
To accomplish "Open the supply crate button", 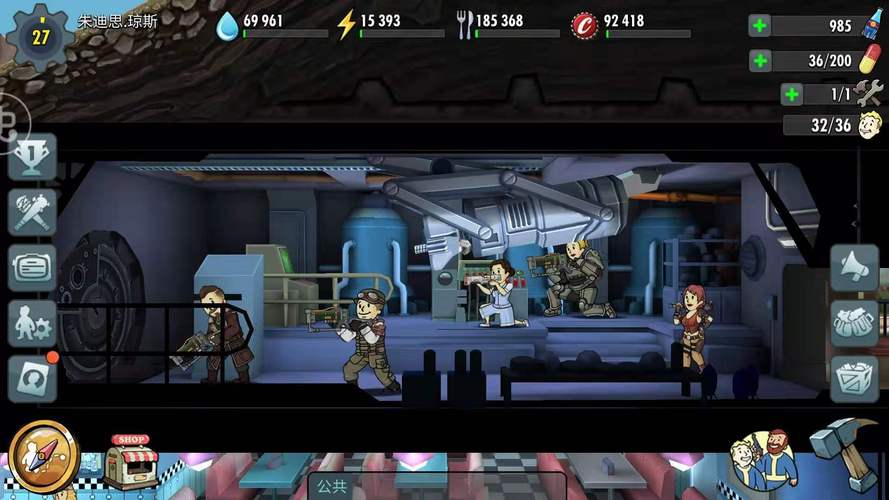I will coord(854,379).
